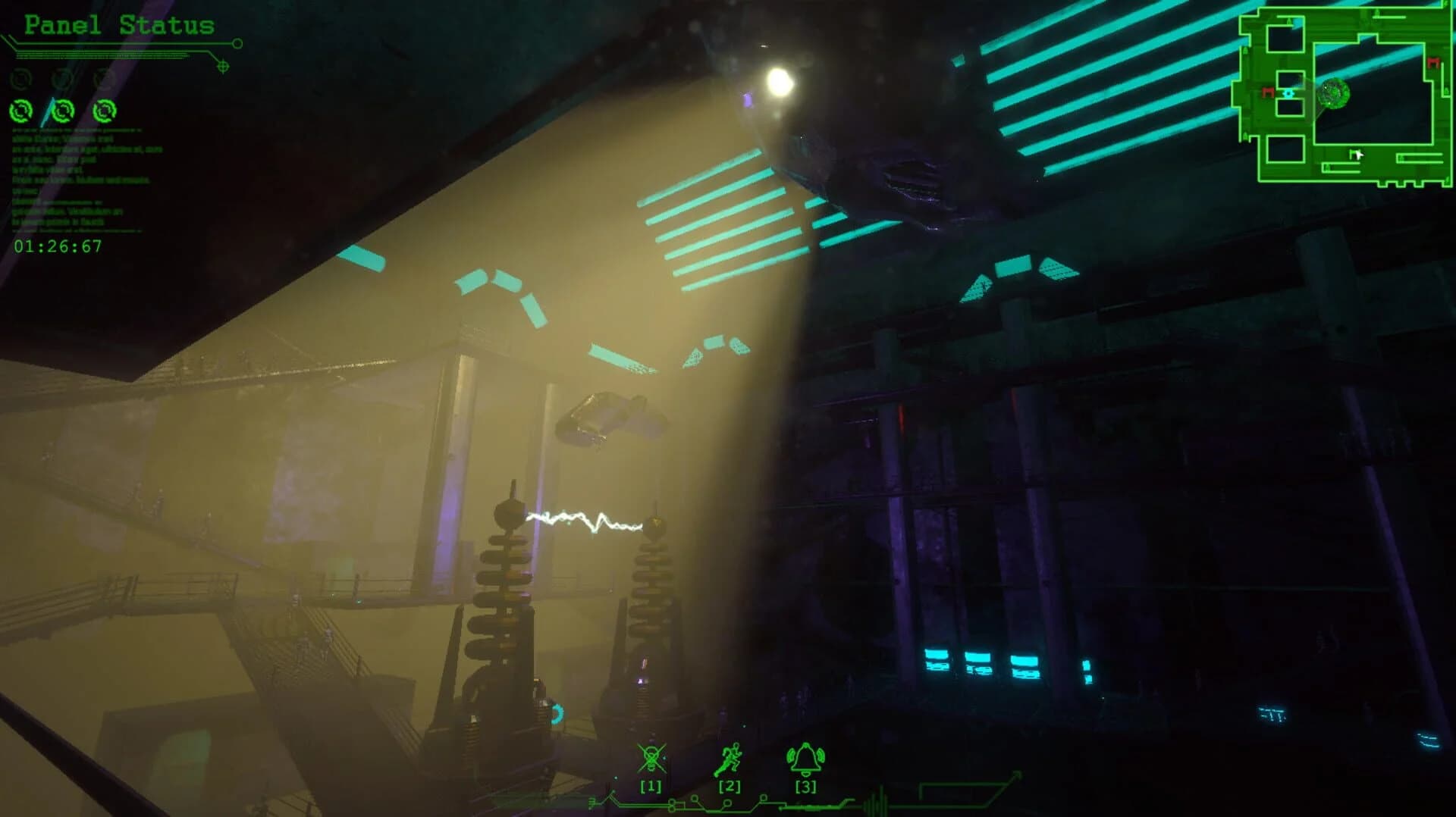Click the red door marker on the minimap's right side
This screenshot has width=1456, height=817.
coord(1433,62)
